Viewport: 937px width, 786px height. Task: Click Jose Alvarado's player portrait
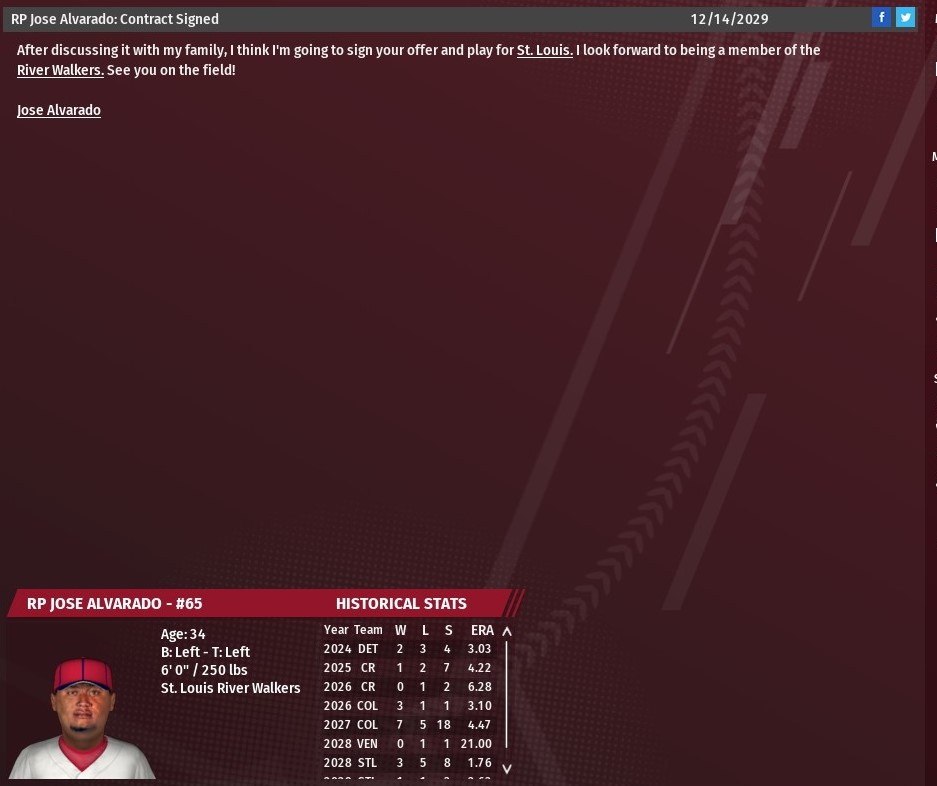(x=82, y=716)
